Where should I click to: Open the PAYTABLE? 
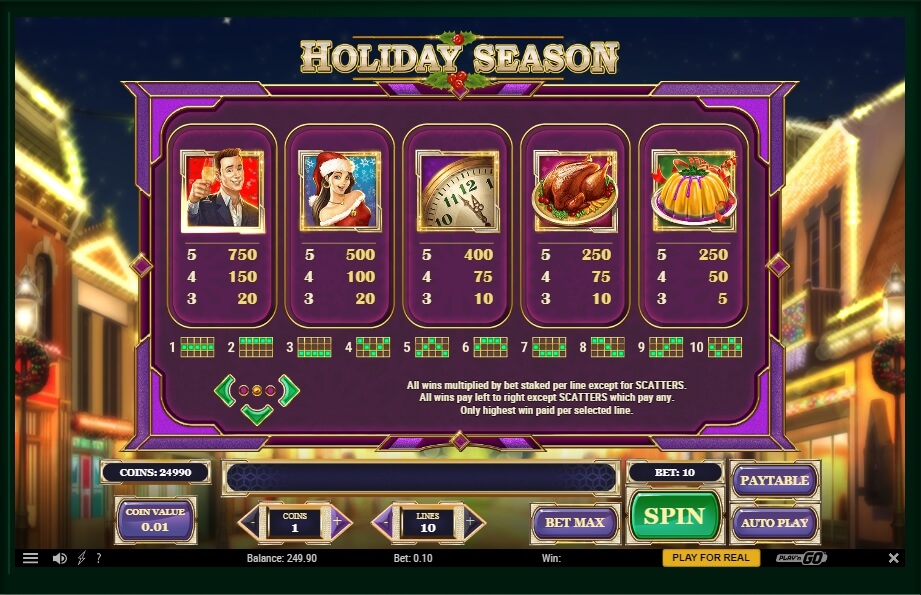click(774, 480)
